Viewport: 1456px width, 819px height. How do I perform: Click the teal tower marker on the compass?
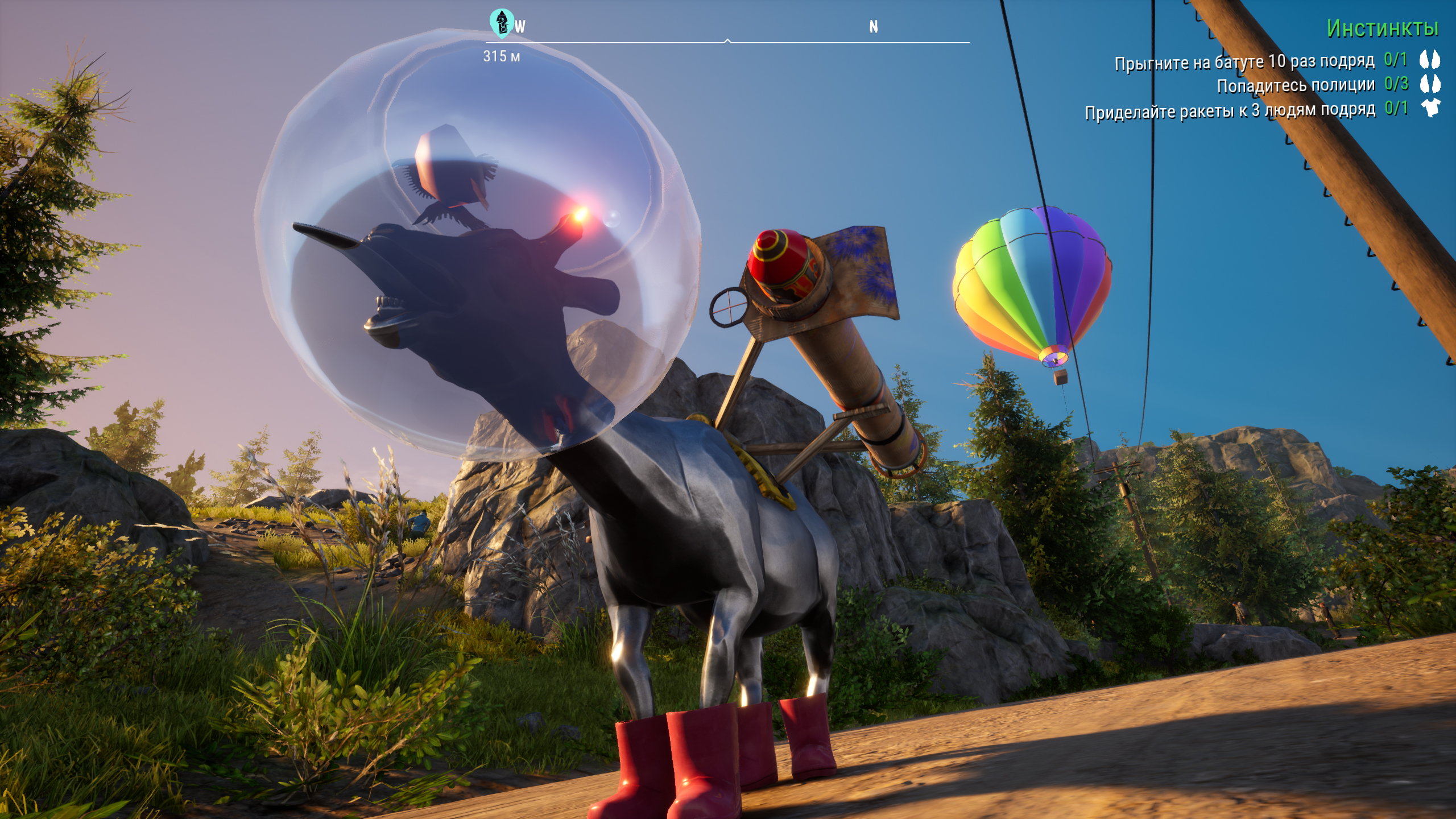point(501,23)
